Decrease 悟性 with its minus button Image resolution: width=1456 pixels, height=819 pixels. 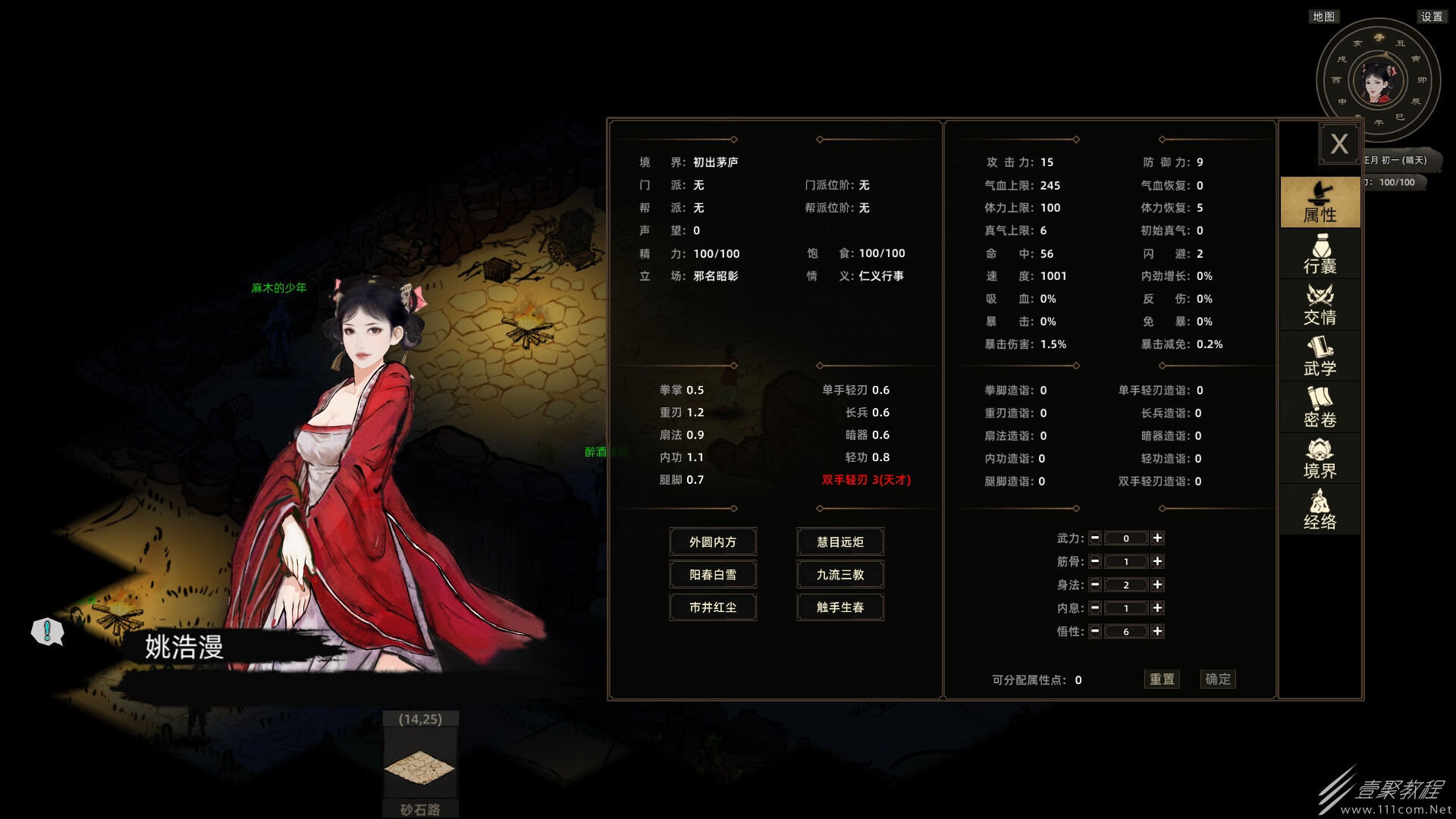tap(1095, 632)
